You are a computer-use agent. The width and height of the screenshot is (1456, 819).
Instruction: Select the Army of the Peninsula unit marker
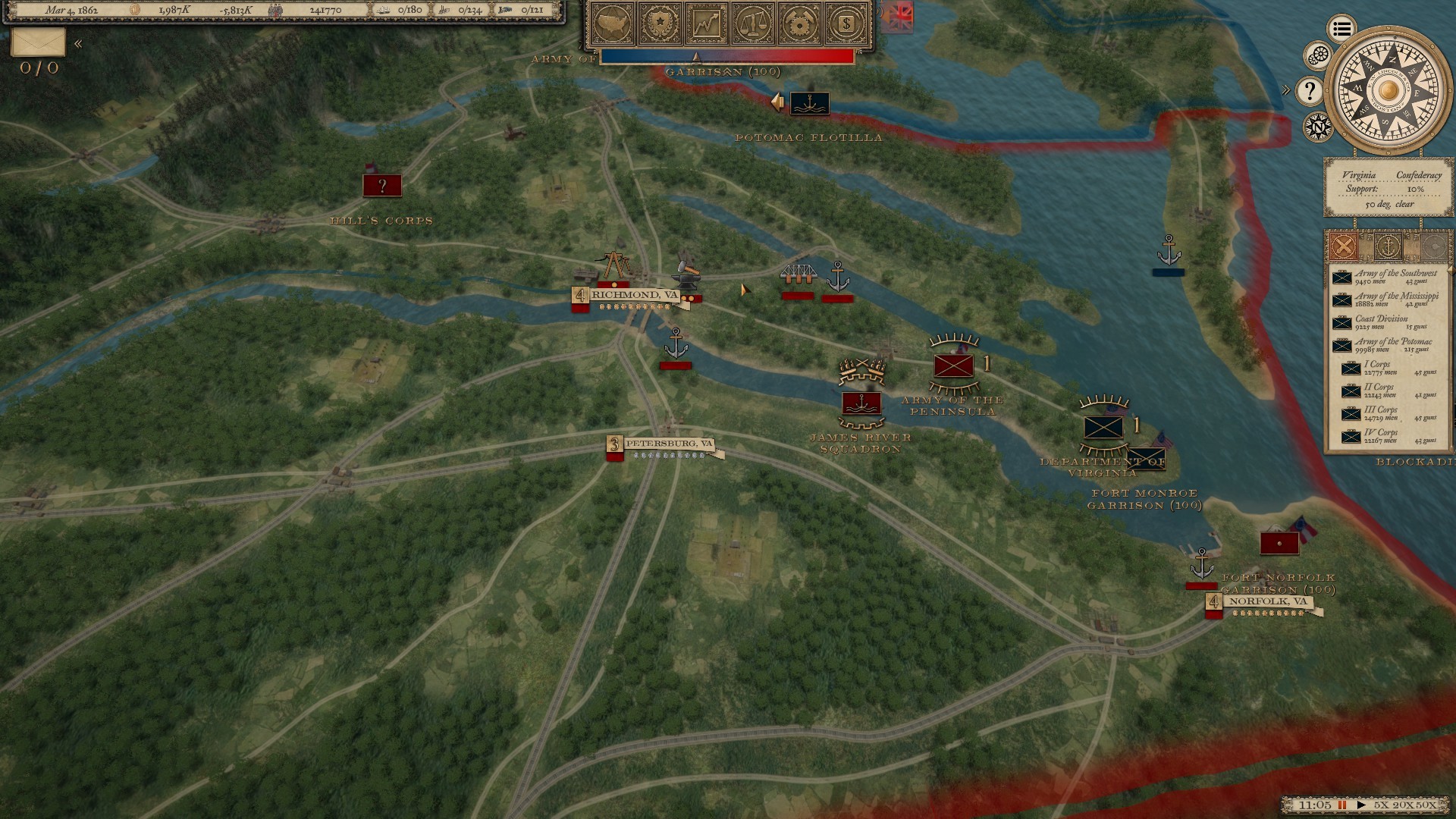(953, 366)
